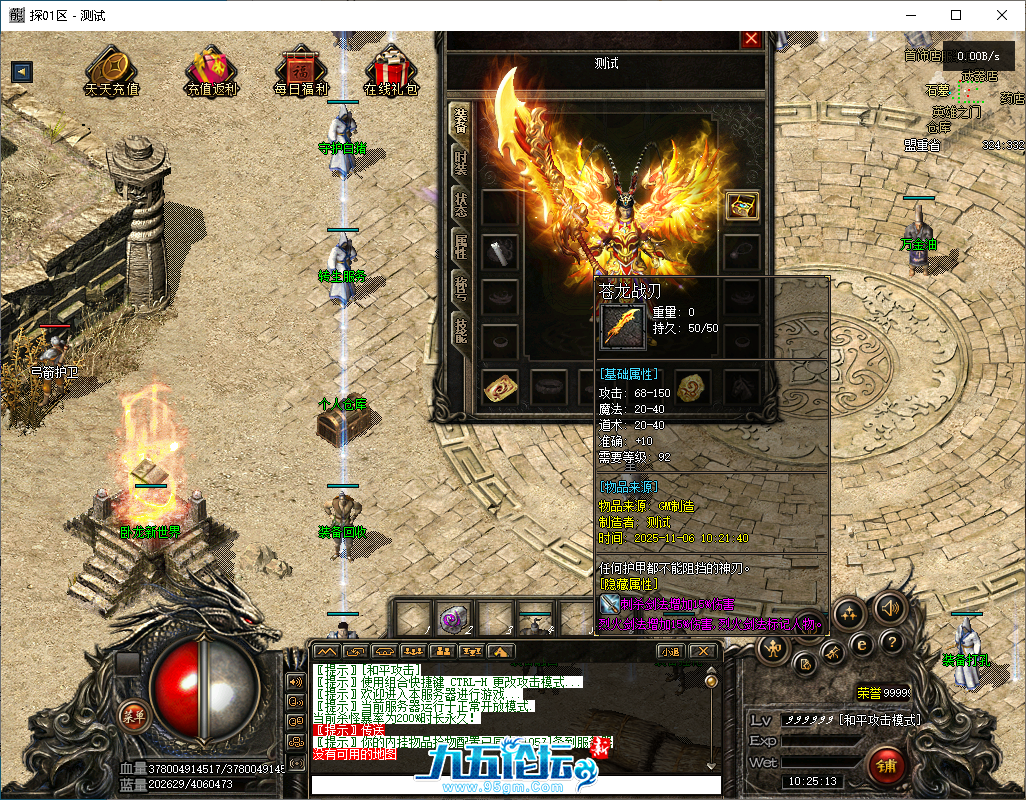Collapse the top icon bar with the arrow
Screen dimensions: 1026x800
click(x=21, y=72)
